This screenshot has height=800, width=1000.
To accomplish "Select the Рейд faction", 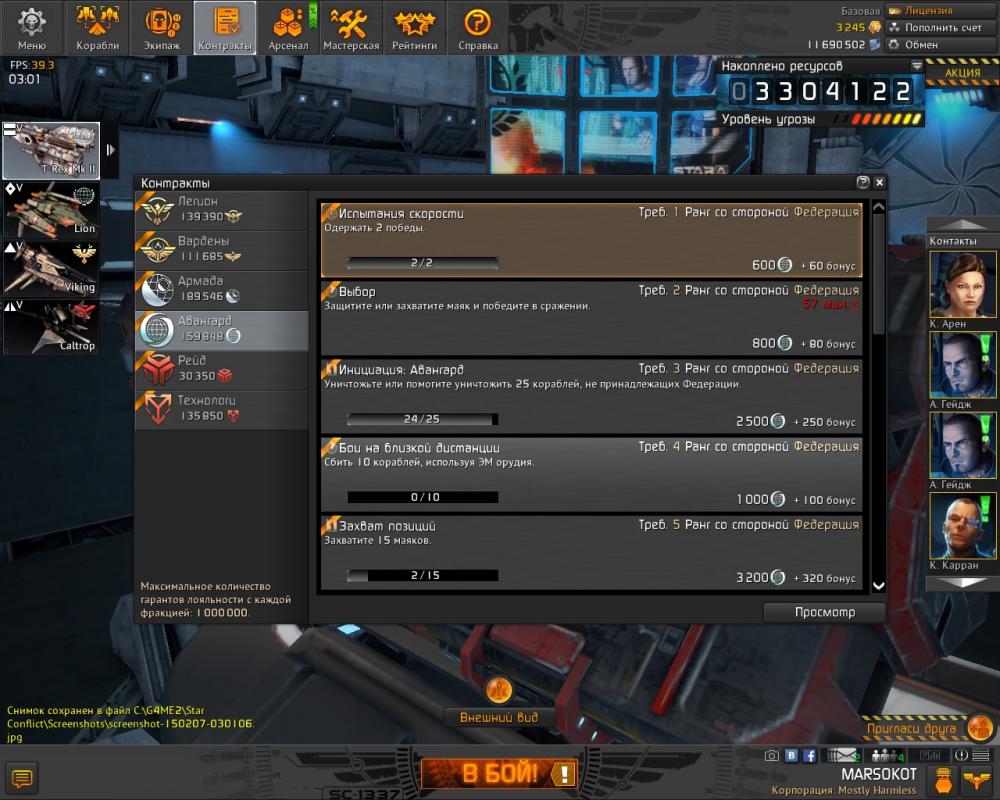I will pos(221,369).
